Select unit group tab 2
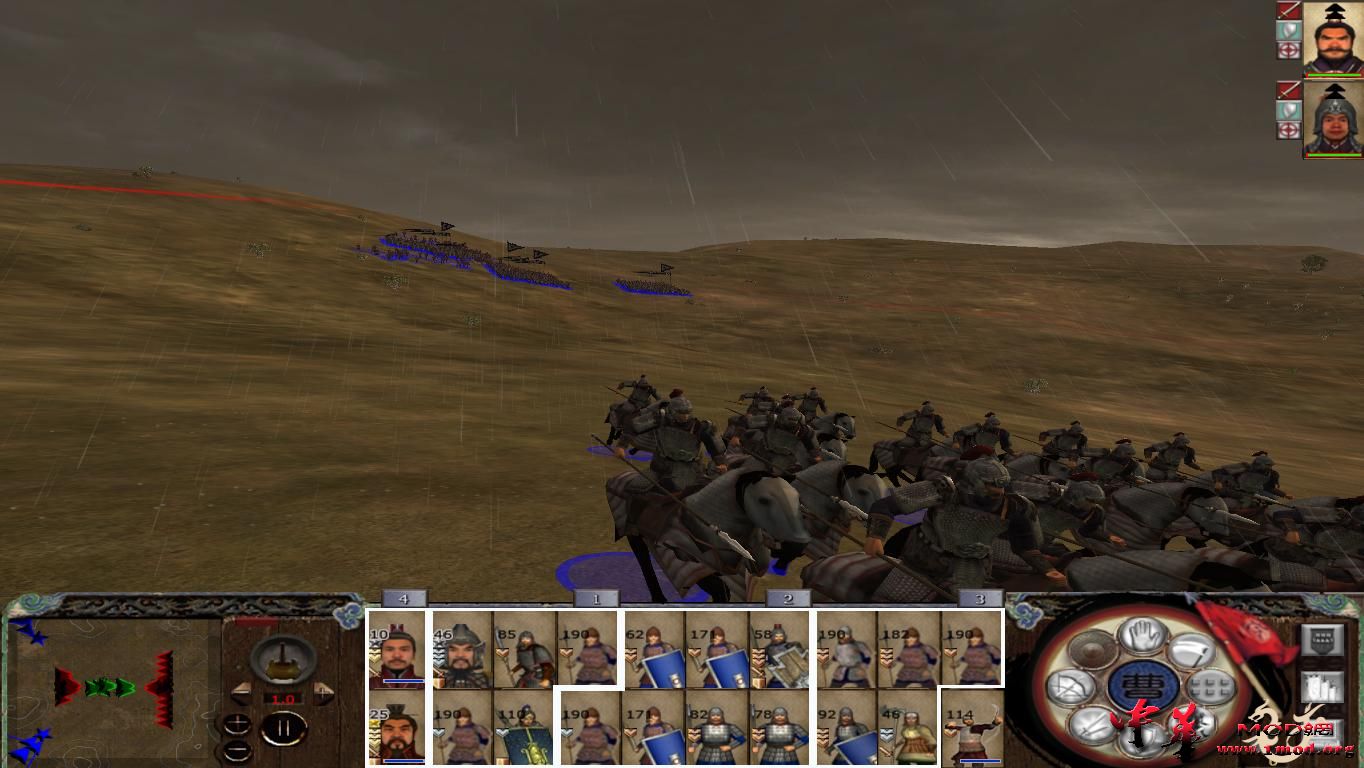The image size is (1364, 768). 788,598
